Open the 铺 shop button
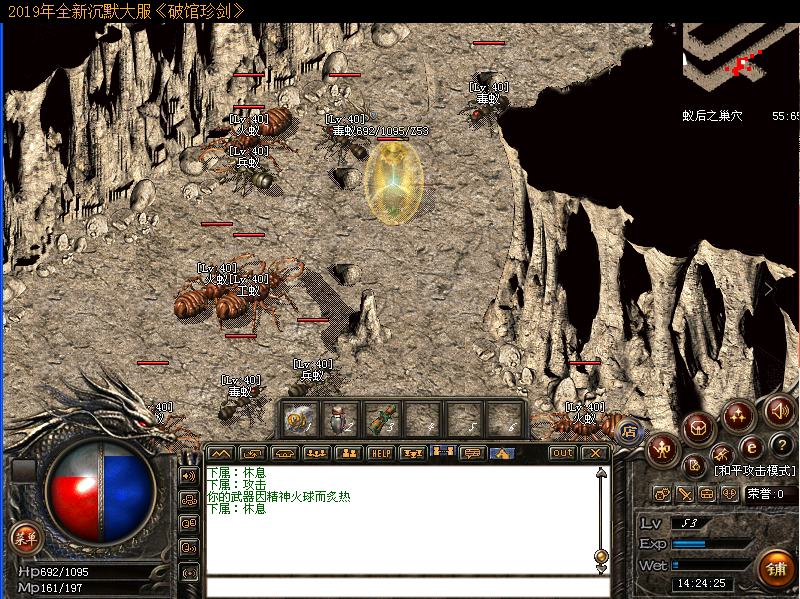 (x=775, y=567)
